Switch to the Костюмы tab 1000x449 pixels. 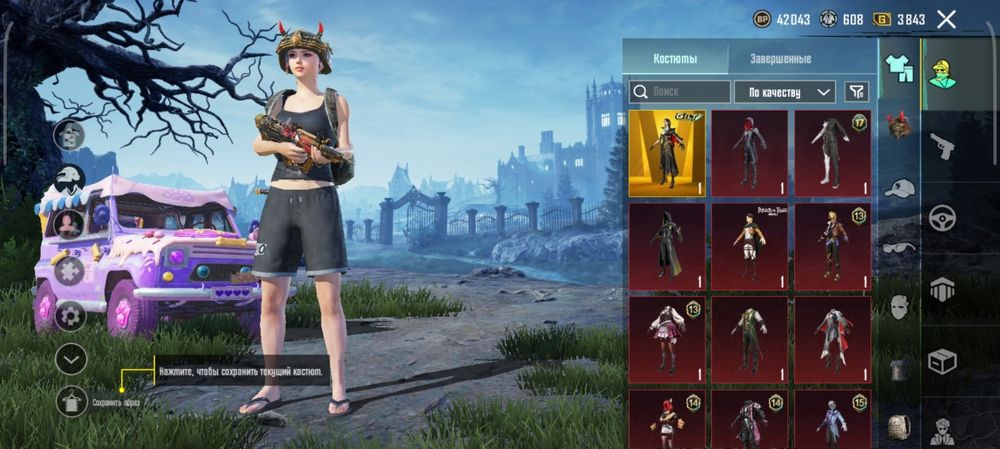675,59
